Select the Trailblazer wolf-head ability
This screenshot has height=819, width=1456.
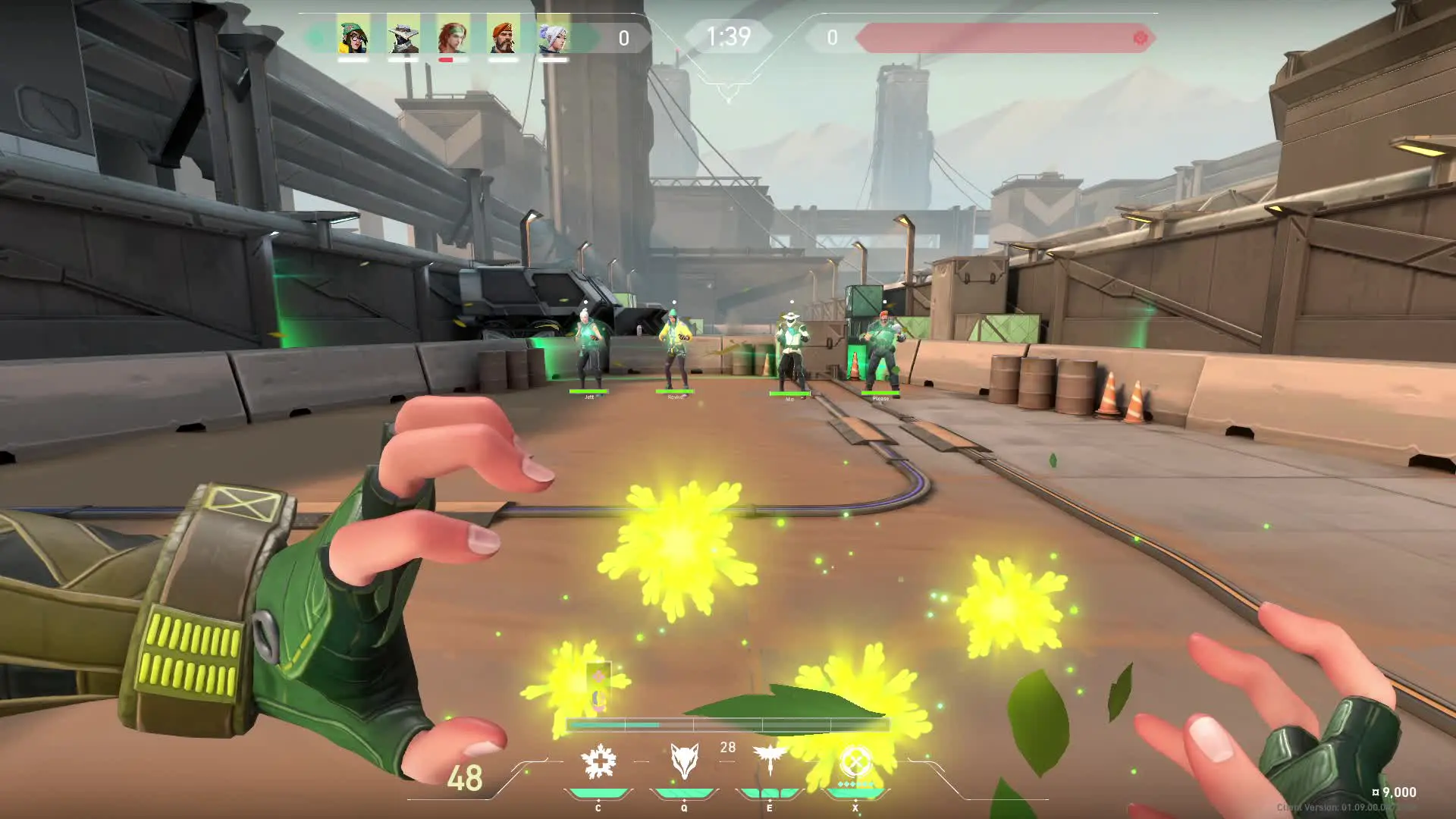[684, 761]
